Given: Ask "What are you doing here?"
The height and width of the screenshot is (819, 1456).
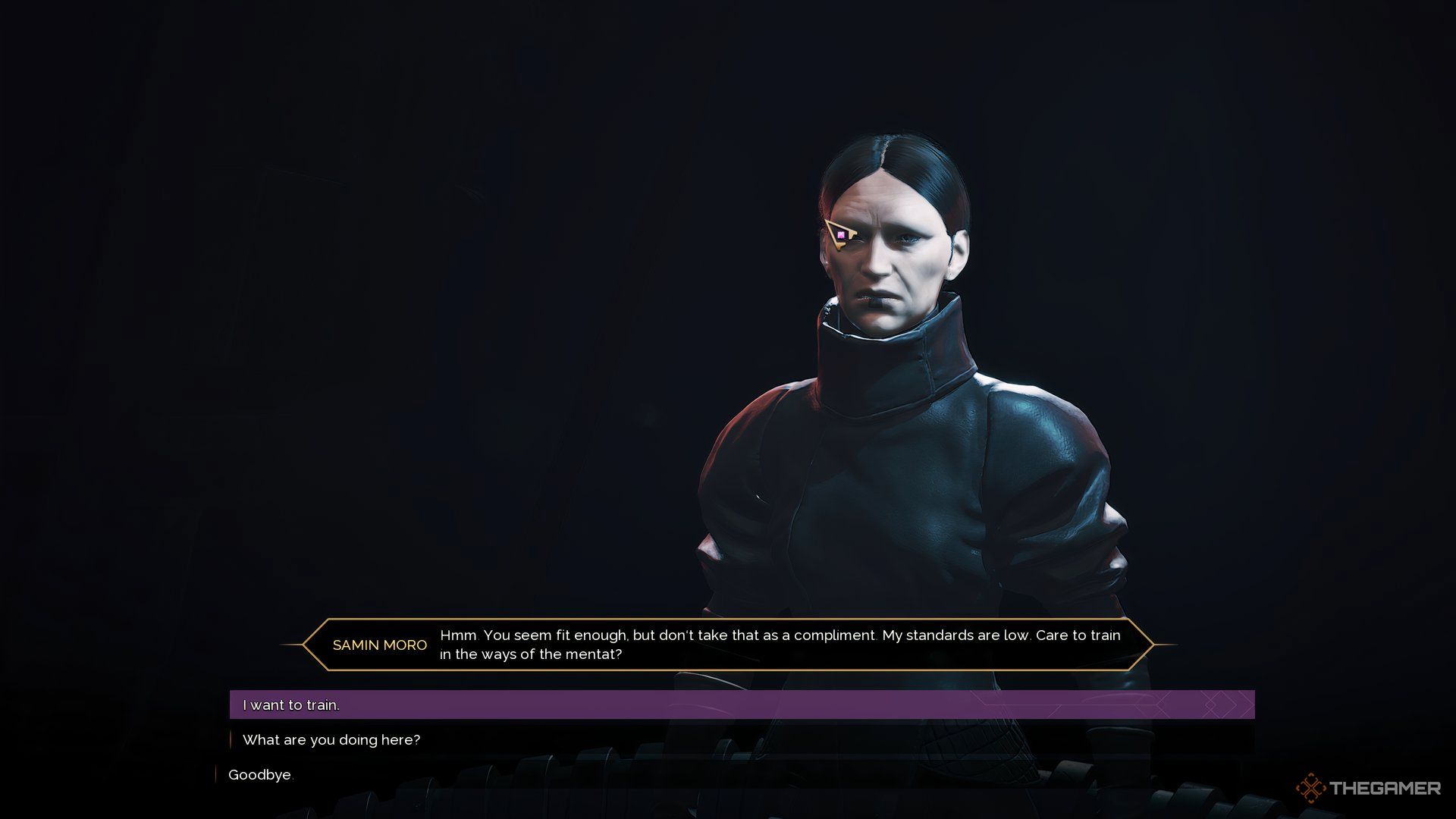Looking at the screenshot, I should tap(331, 739).
